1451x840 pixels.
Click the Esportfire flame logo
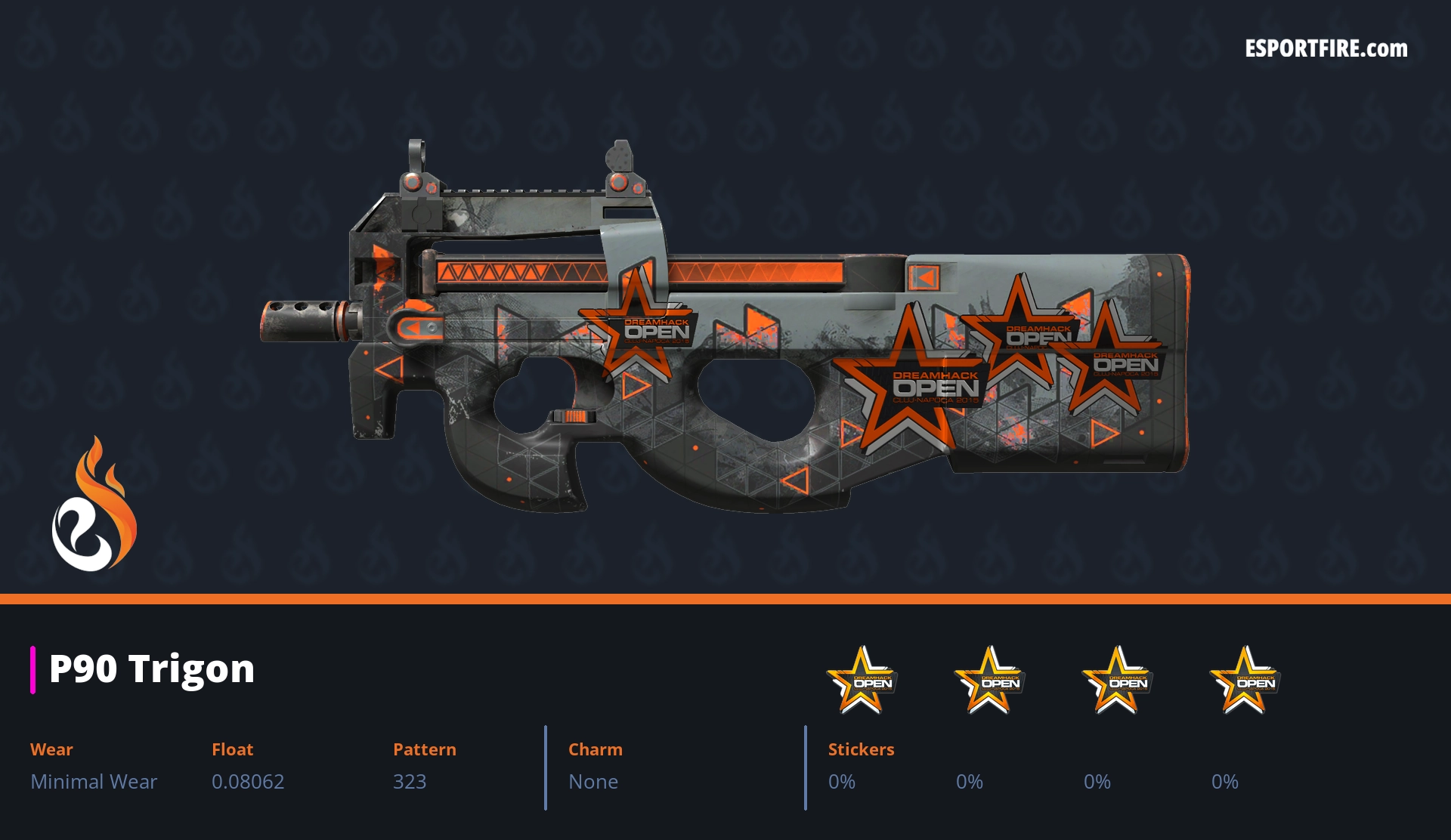(x=94, y=505)
